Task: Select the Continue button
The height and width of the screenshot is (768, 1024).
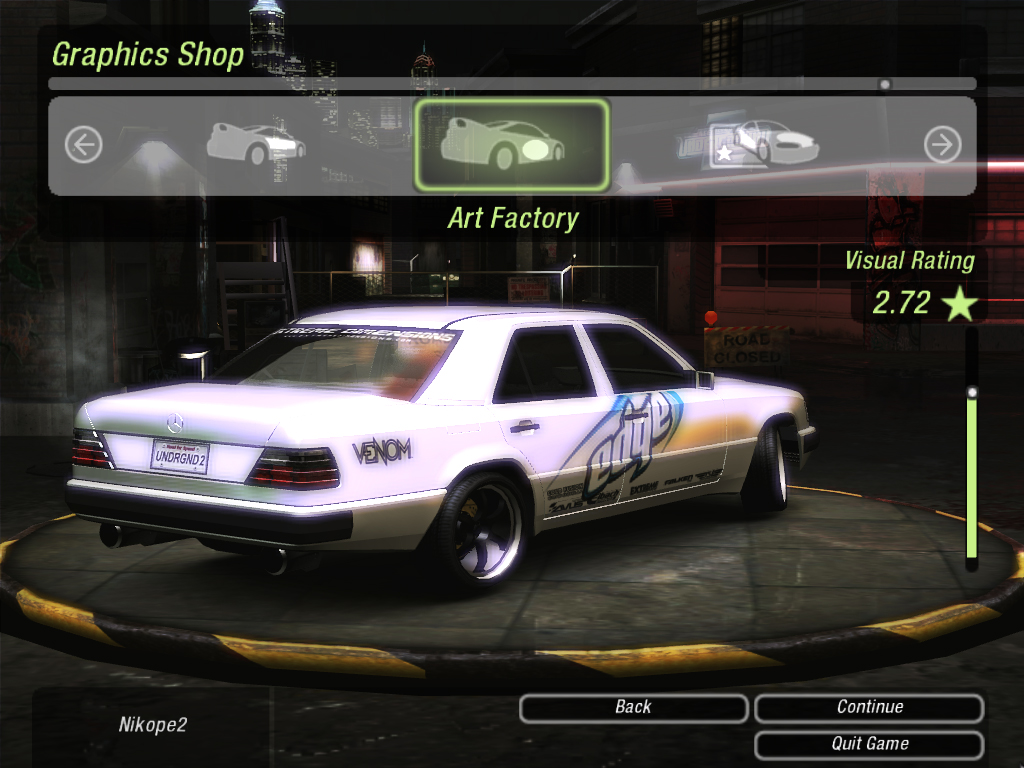Action: coord(869,708)
